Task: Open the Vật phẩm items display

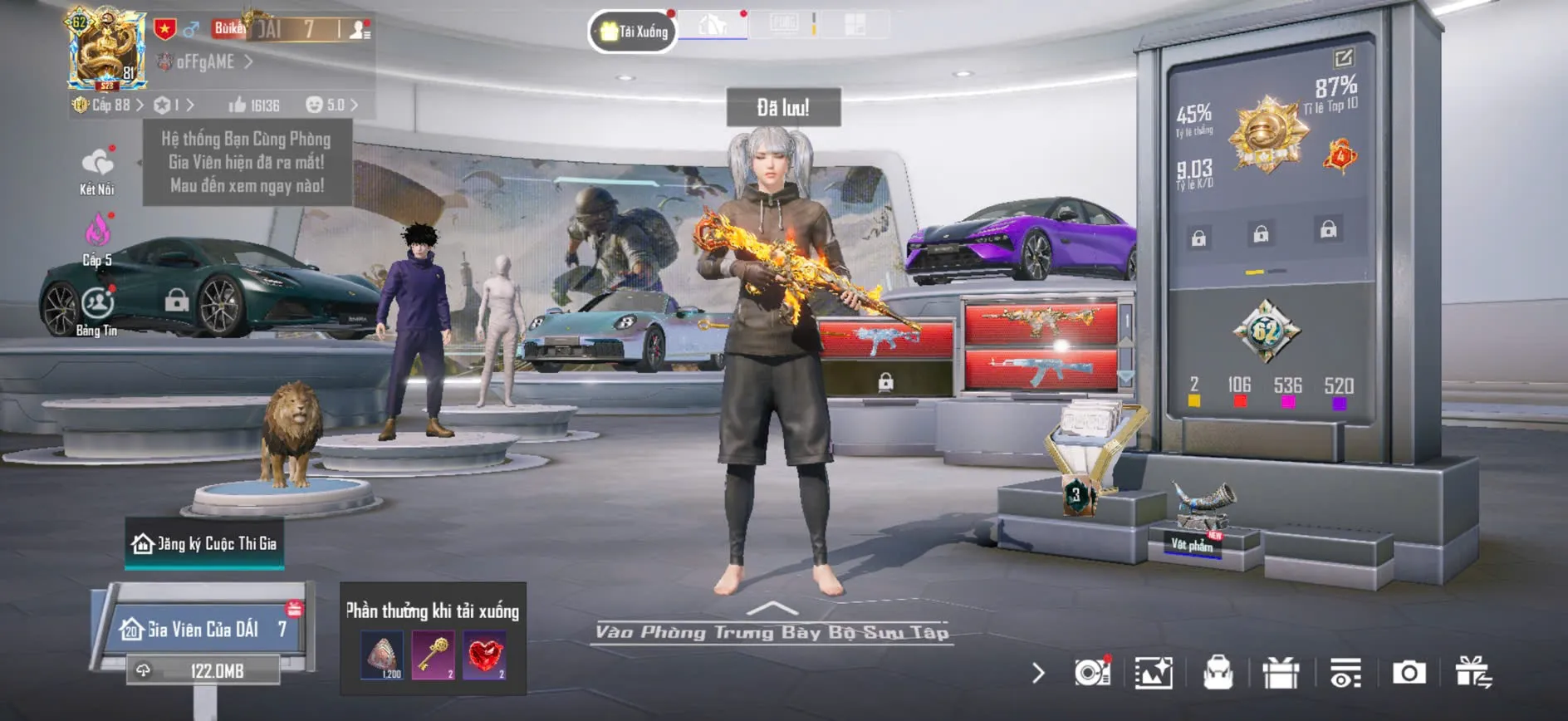Action: click(1193, 544)
